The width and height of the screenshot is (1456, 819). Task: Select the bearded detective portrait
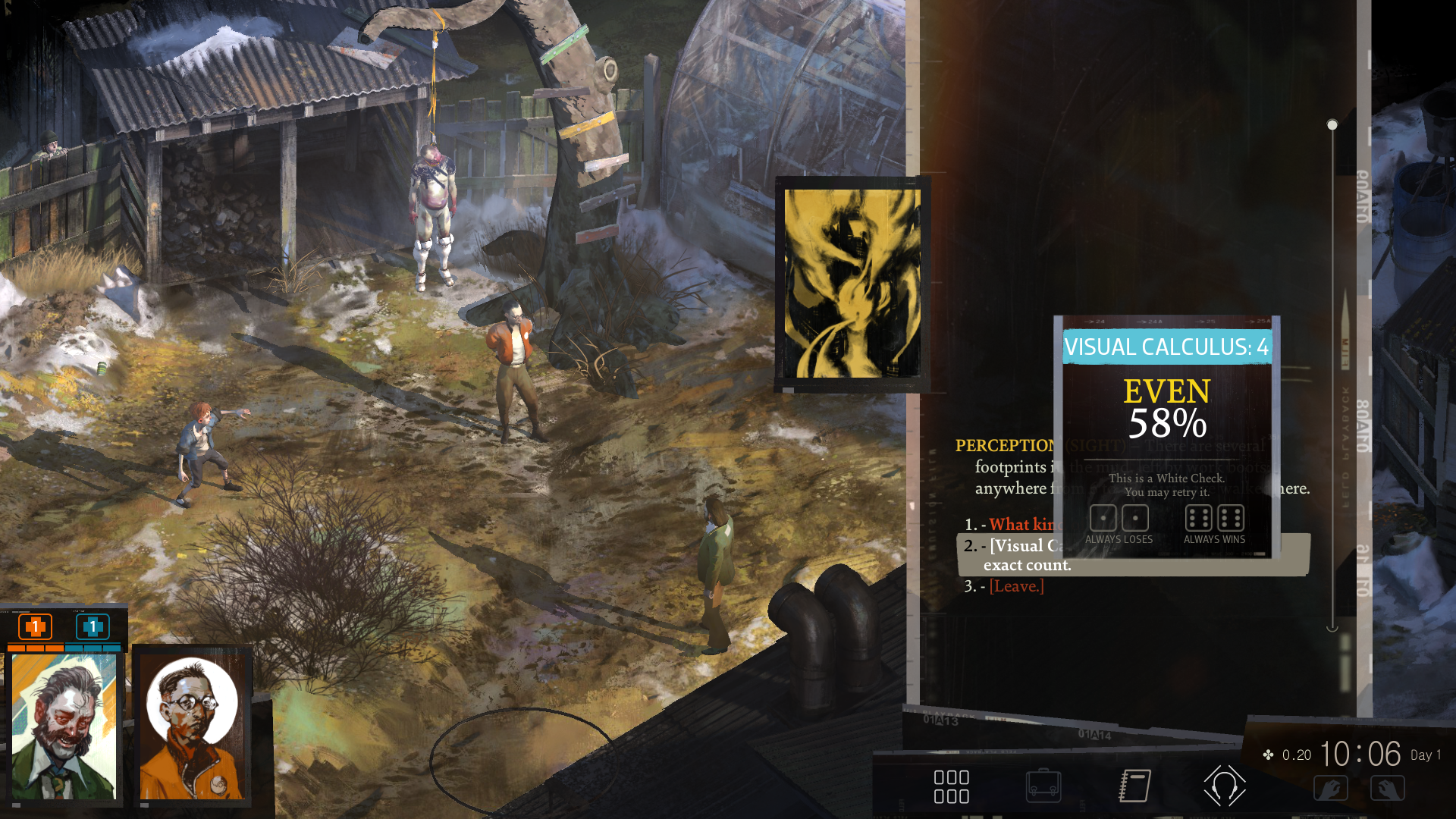coord(64,726)
